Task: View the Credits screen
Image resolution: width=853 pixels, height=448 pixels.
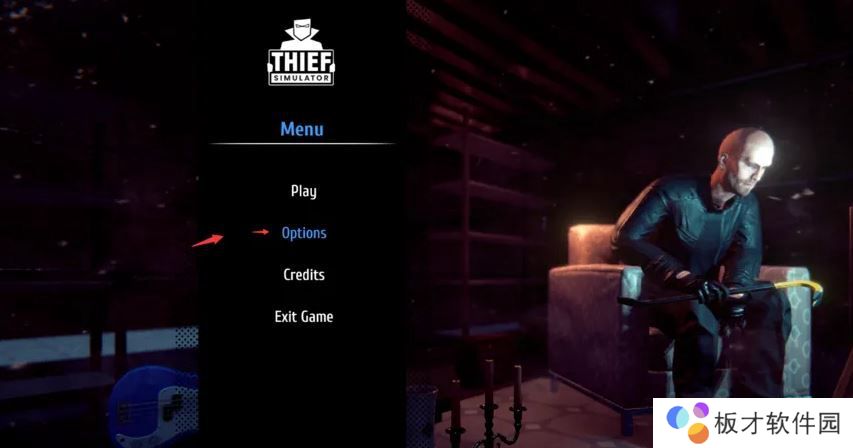Action: 303,275
